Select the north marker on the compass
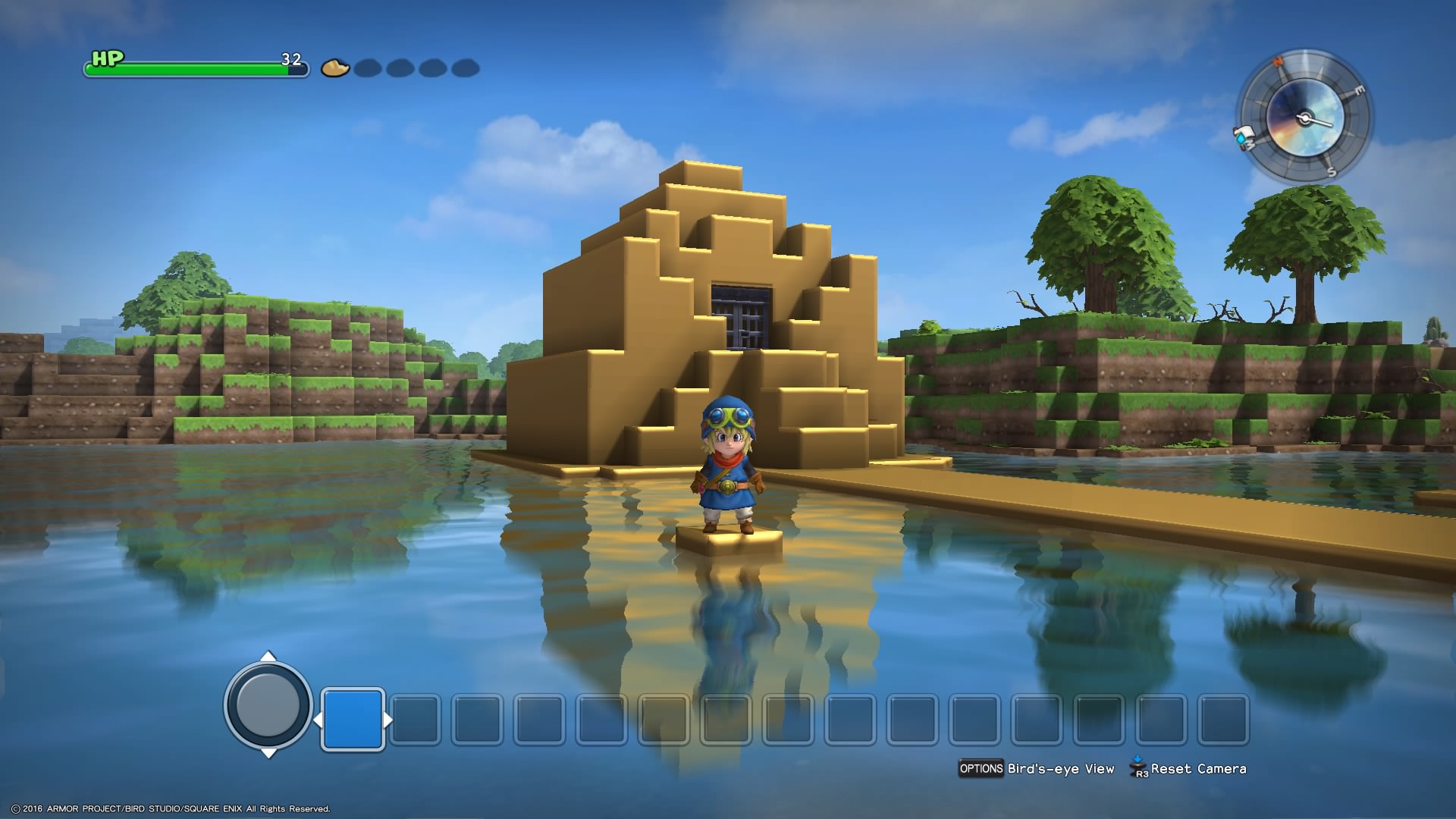The width and height of the screenshot is (1456, 819). click(x=1278, y=61)
